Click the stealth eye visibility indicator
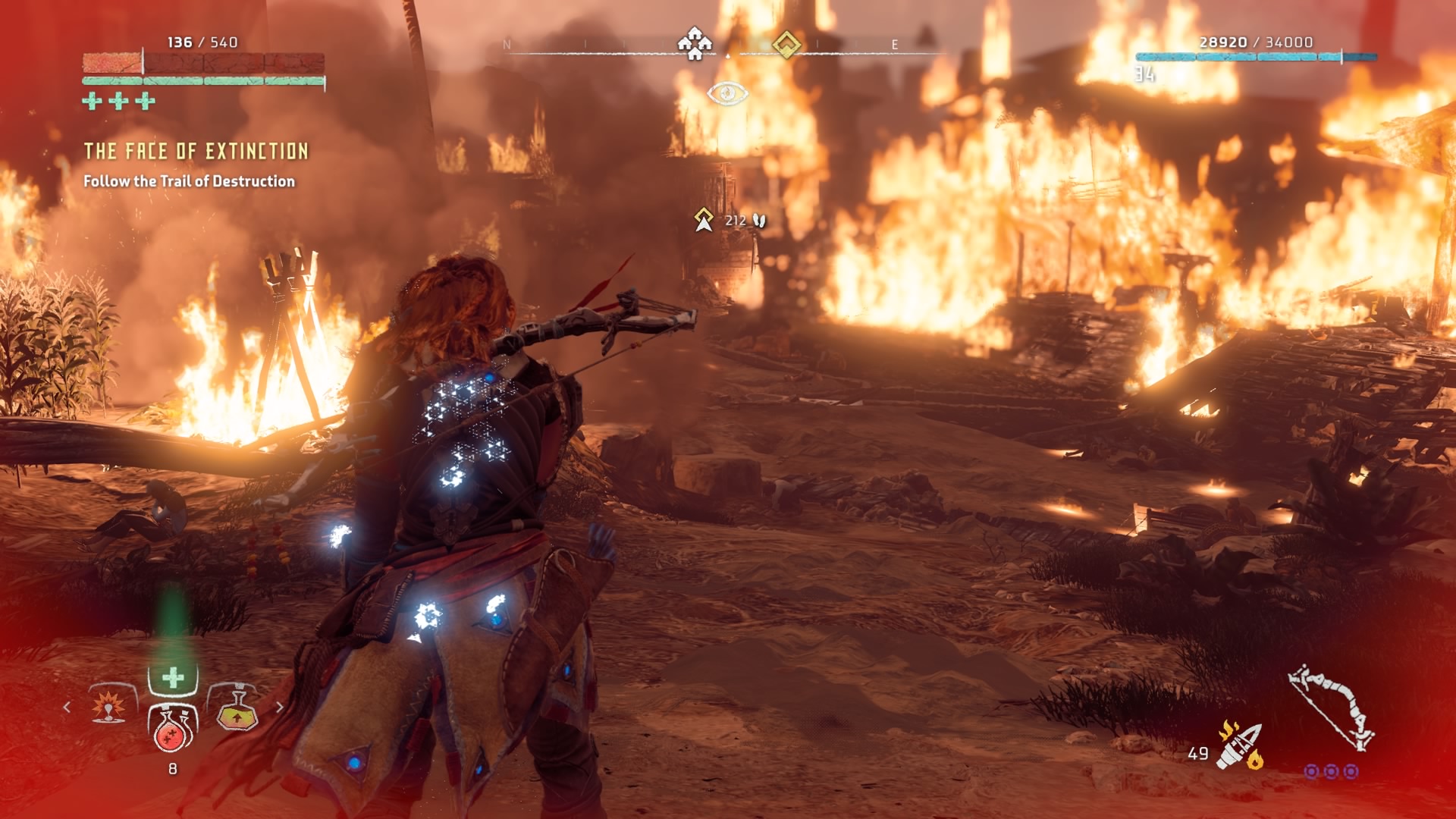Image resolution: width=1456 pixels, height=819 pixels. (x=727, y=93)
